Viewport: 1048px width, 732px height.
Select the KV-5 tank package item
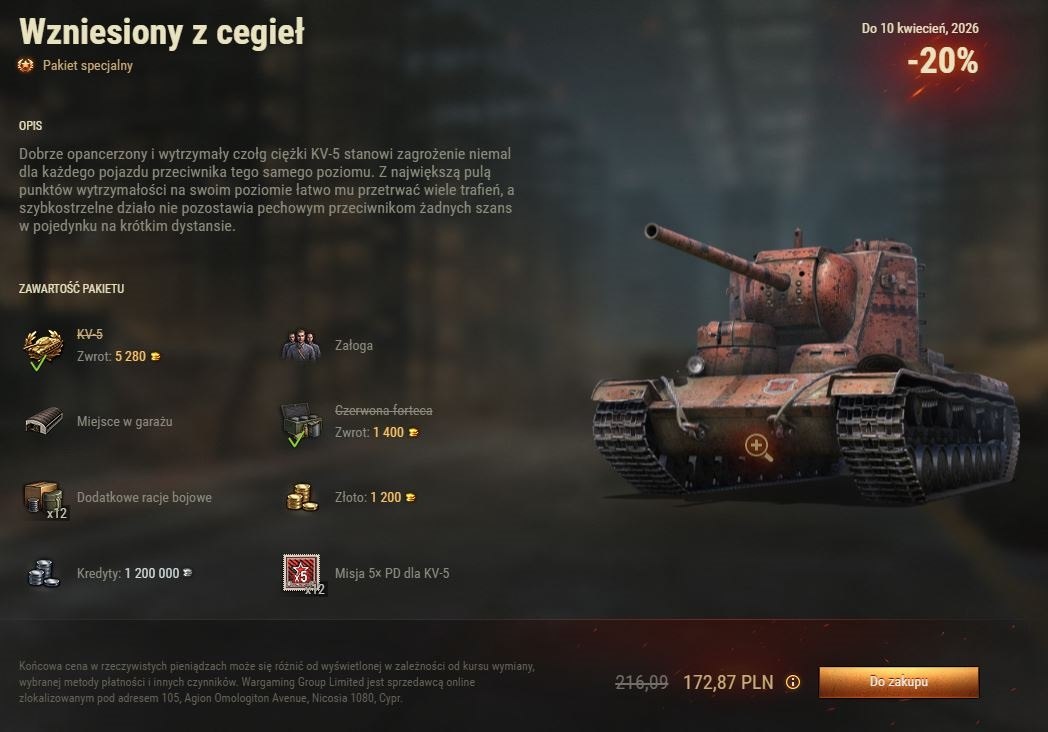43,345
